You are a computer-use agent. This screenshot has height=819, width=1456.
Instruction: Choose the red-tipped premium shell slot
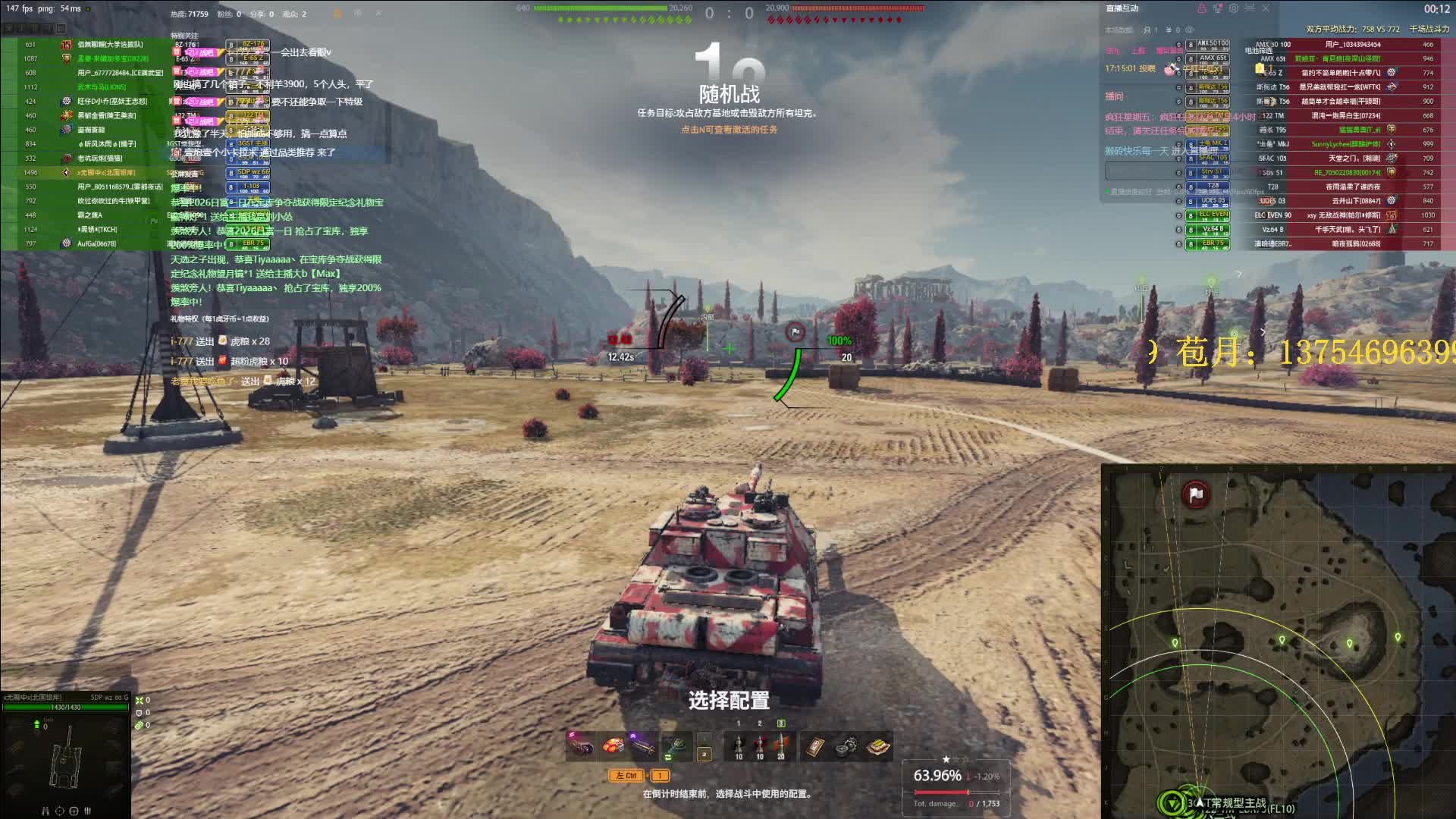760,746
